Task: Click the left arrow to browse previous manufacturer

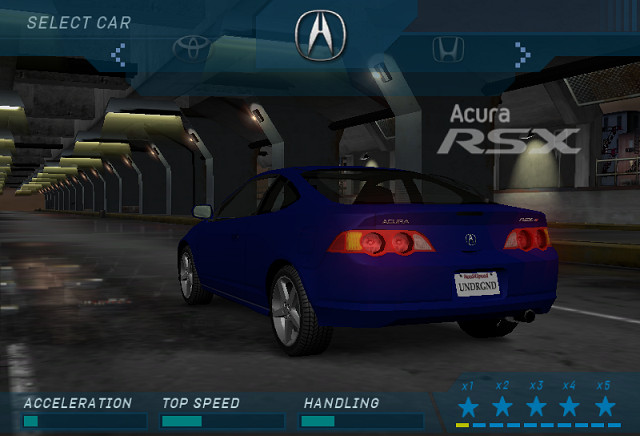Action: pyautogui.click(x=119, y=51)
